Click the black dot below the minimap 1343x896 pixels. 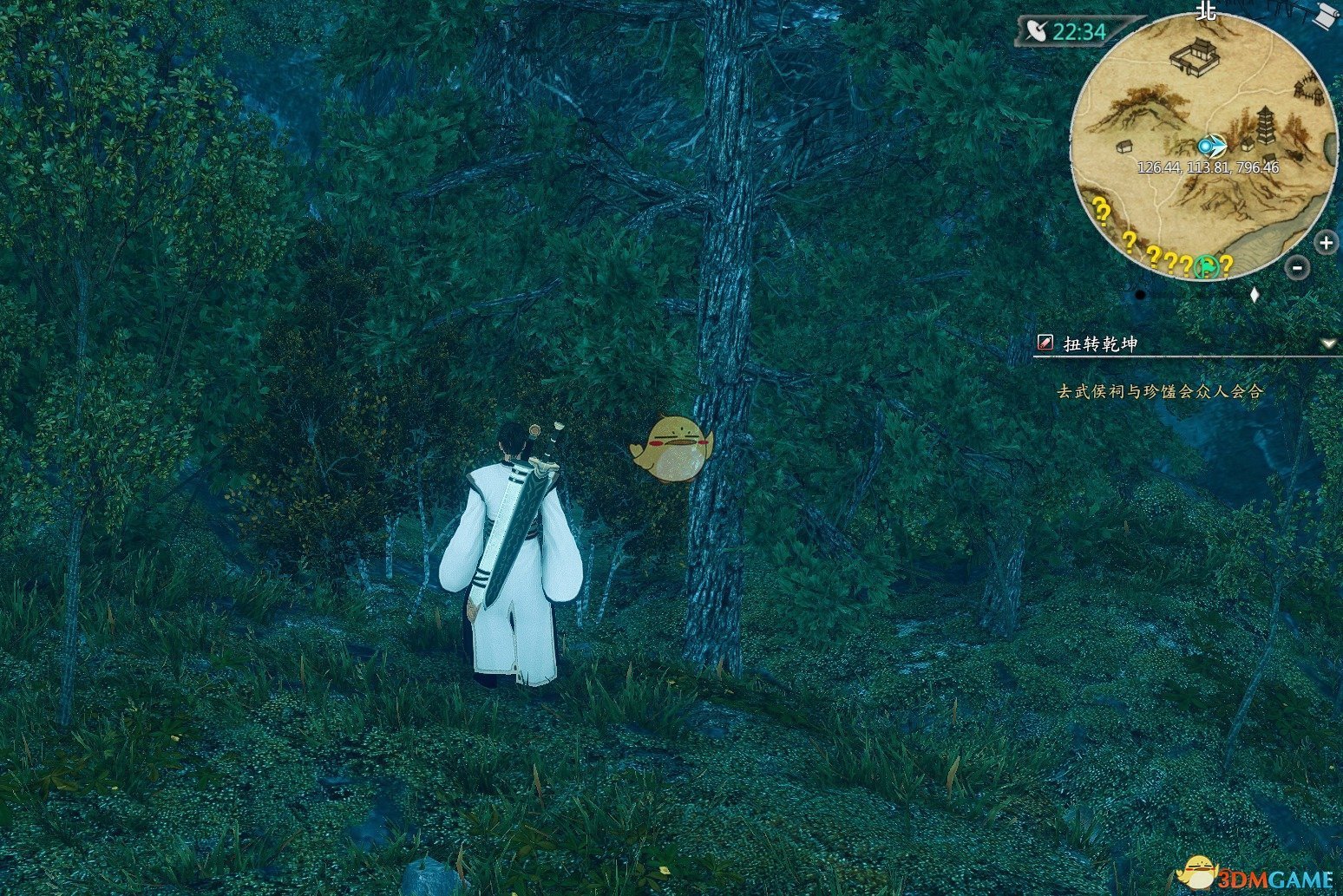[1142, 294]
